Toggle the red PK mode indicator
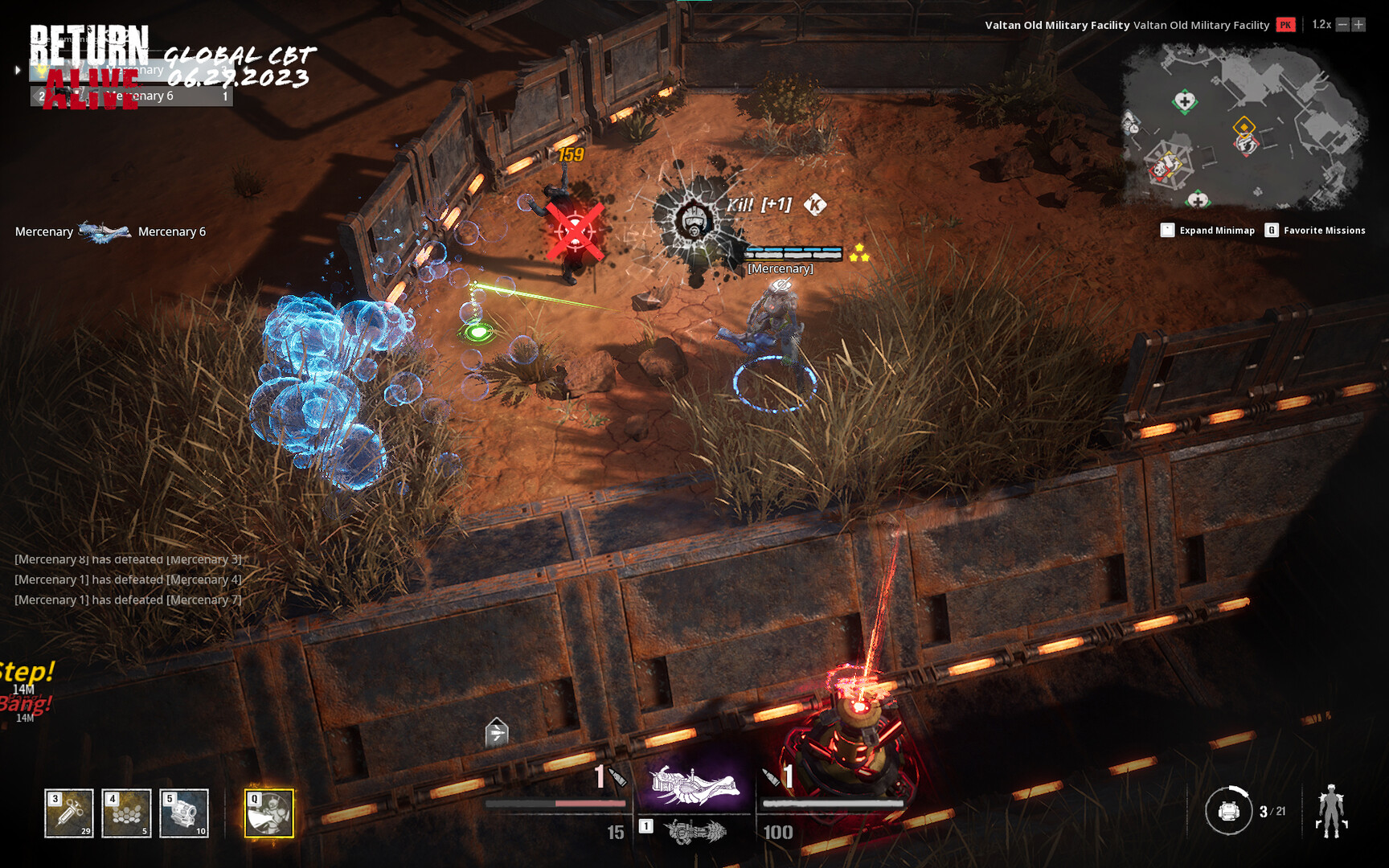 [x=1285, y=24]
